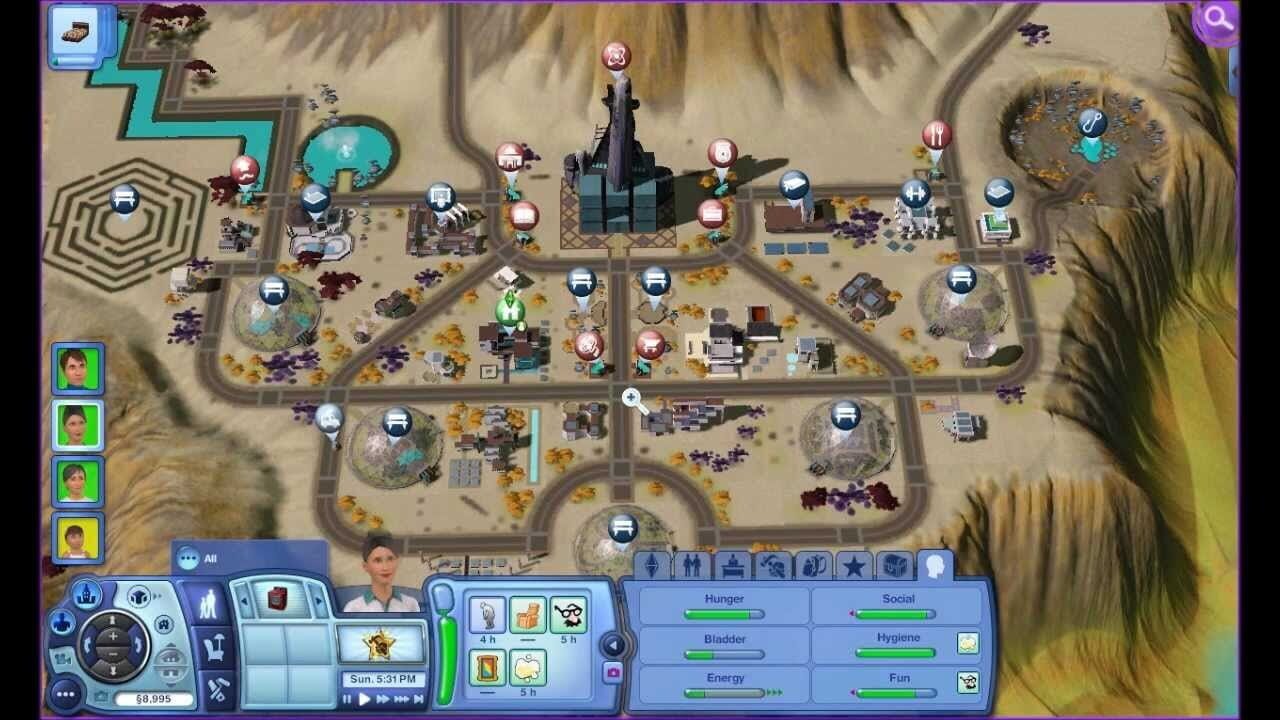Viewport: 1280px width, 720px height.
Task: Click the left arrow on the inventory strip
Action: point(245,602)
